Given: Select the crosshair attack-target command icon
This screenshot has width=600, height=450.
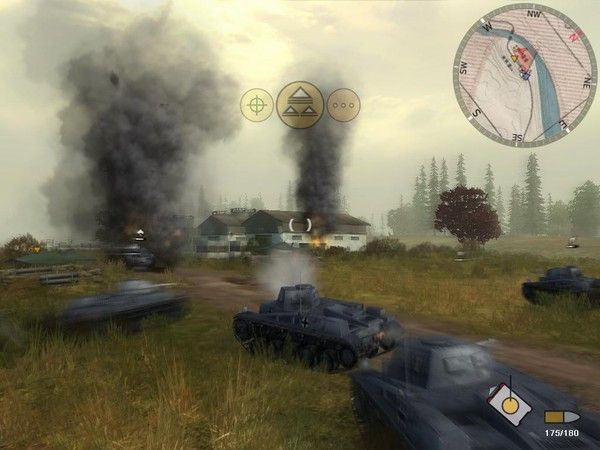Looking at the screenshot, I should coord(257,105).
